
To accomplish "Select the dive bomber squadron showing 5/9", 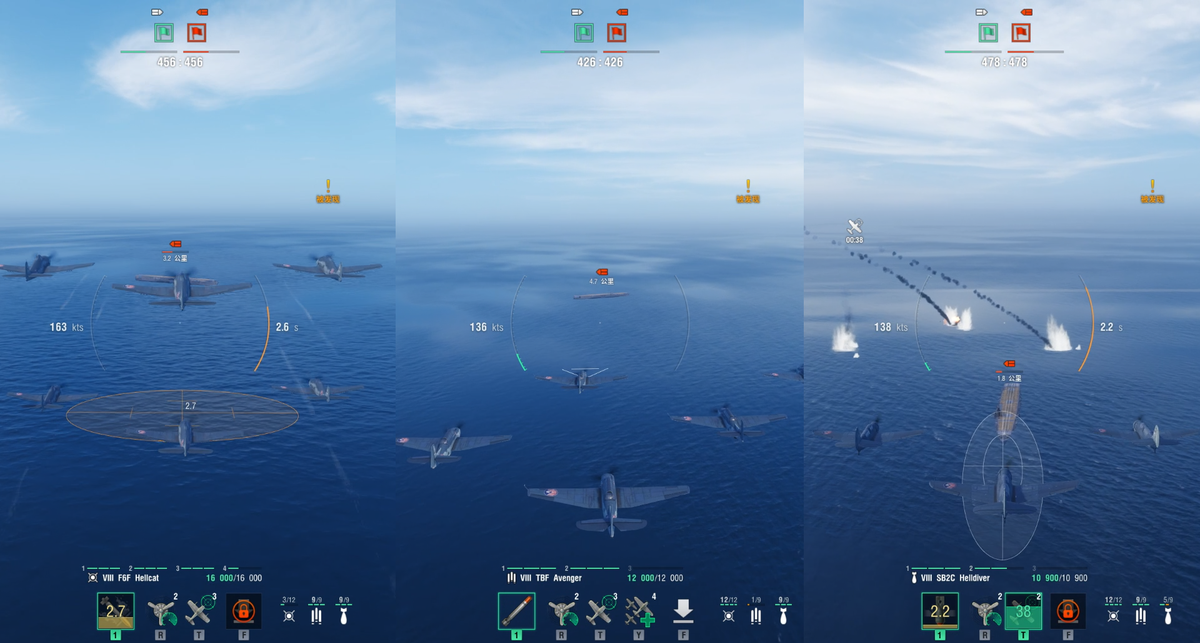I will 1168,610.
